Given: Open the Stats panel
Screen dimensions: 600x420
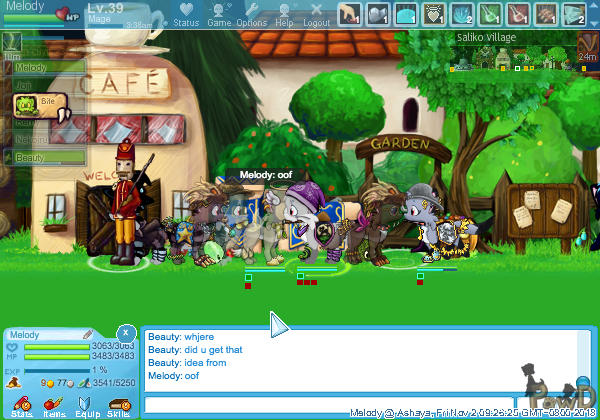Looking at the screenshot, I should click(x=22, y=405).
